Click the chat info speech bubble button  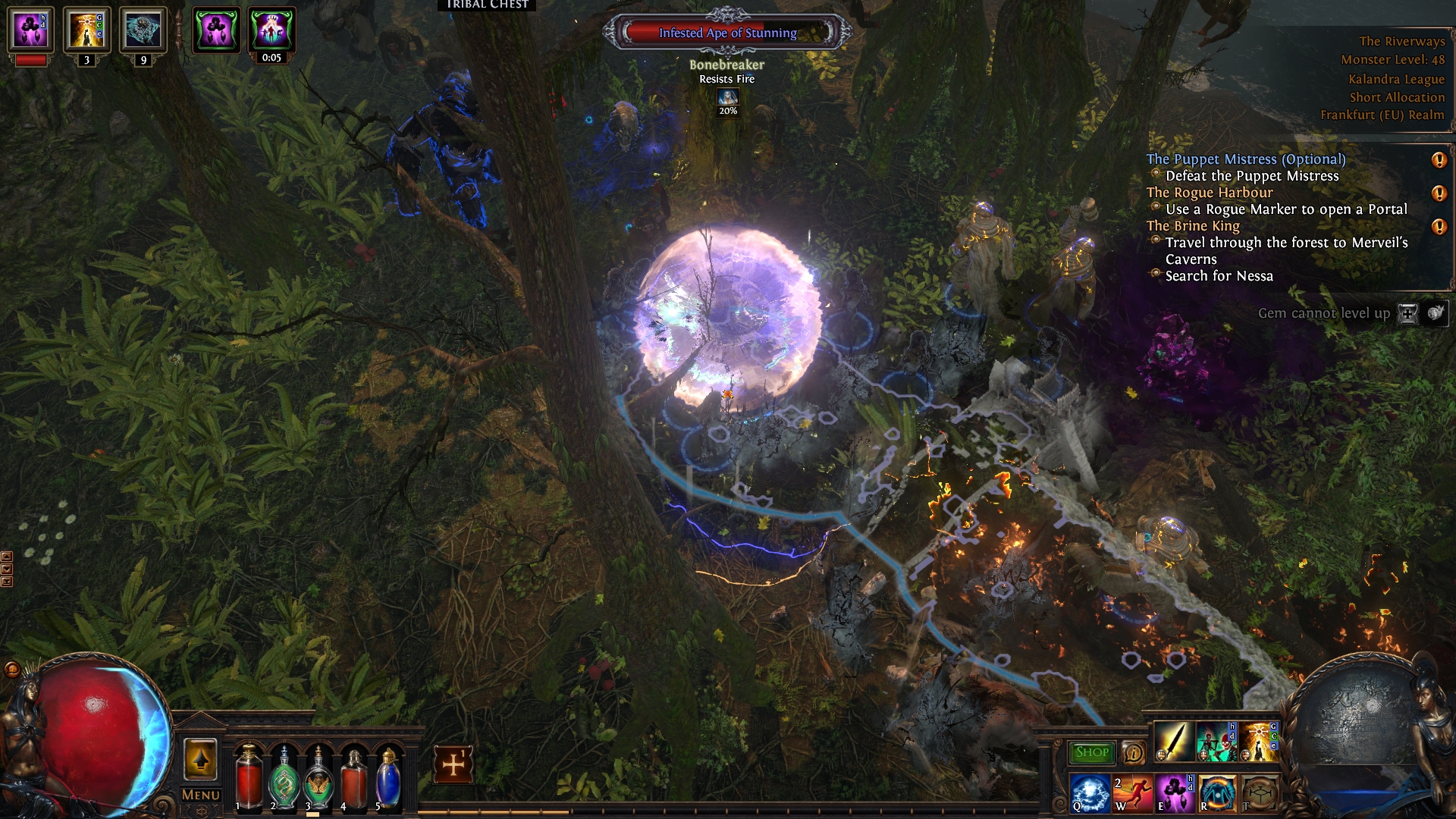pyautogui.click(x=1134, y=752)
